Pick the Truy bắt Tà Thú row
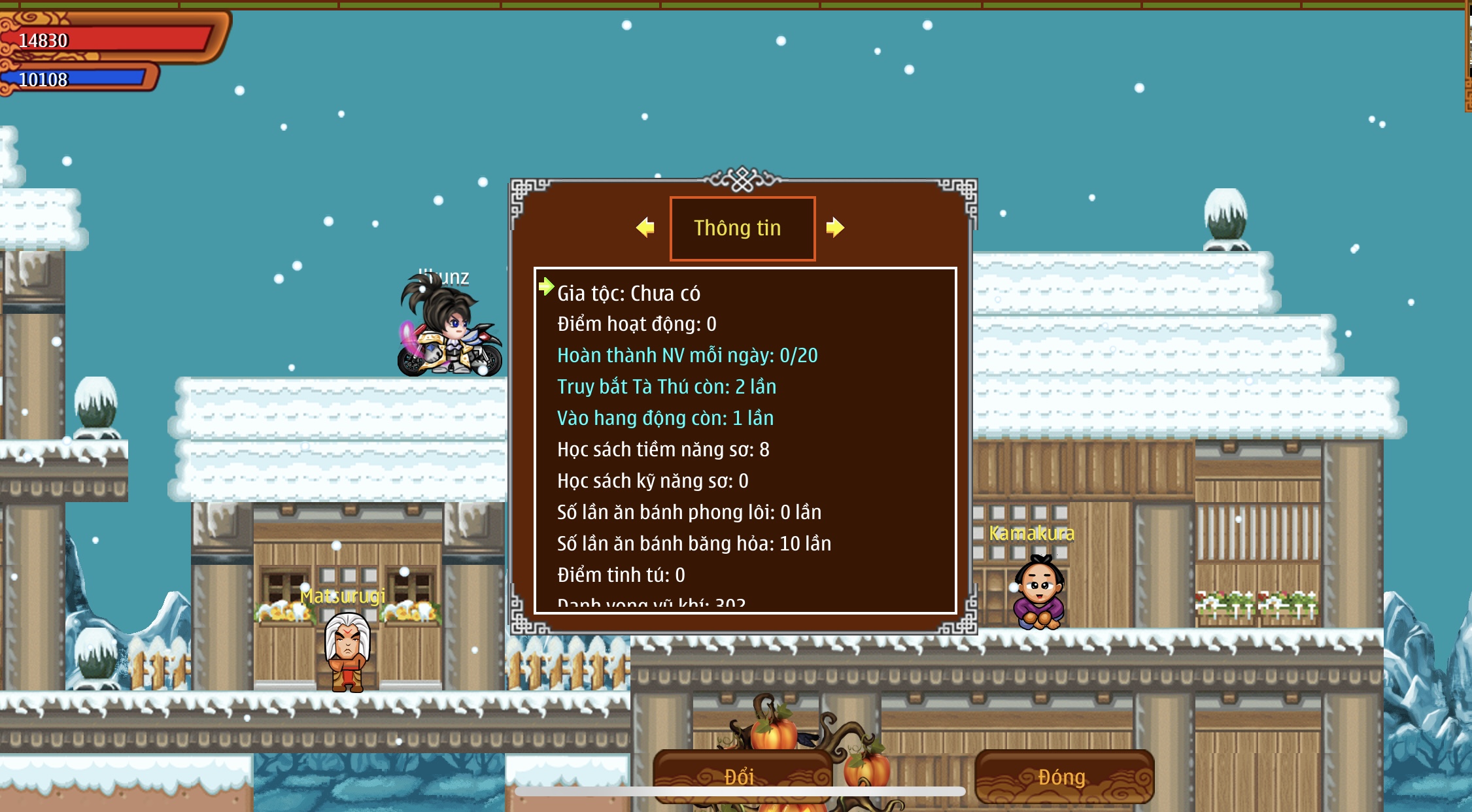The height and width of the screenshot is (812, 1472). click(666, 387)
